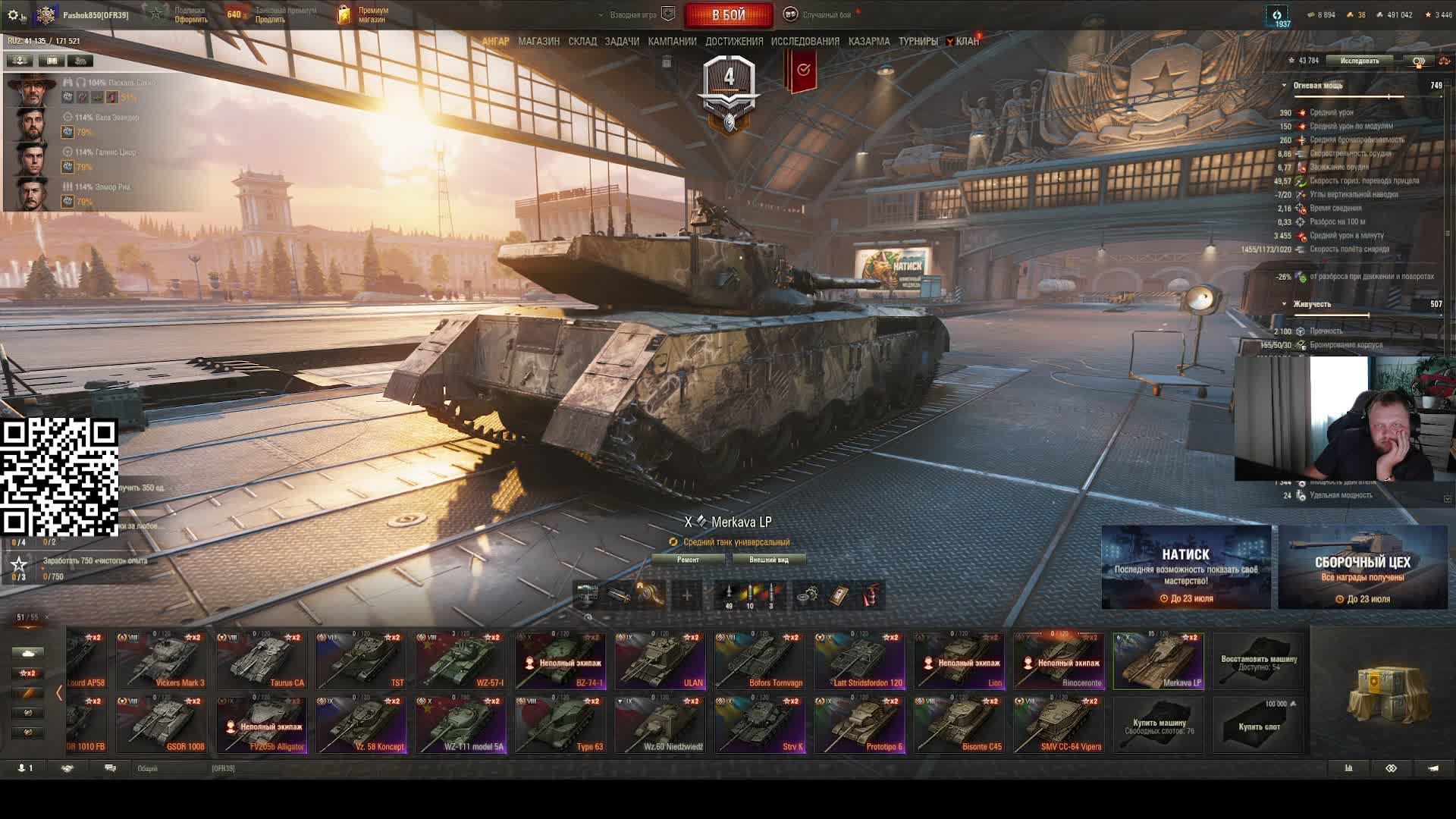Click the Купить слот button
The height and width of the screenshot is (819, 1456).
coord(1259,725)
